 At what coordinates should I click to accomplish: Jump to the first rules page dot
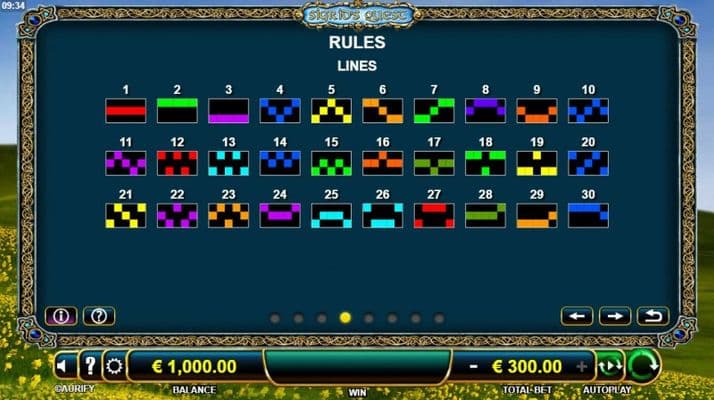click(274, 318)
